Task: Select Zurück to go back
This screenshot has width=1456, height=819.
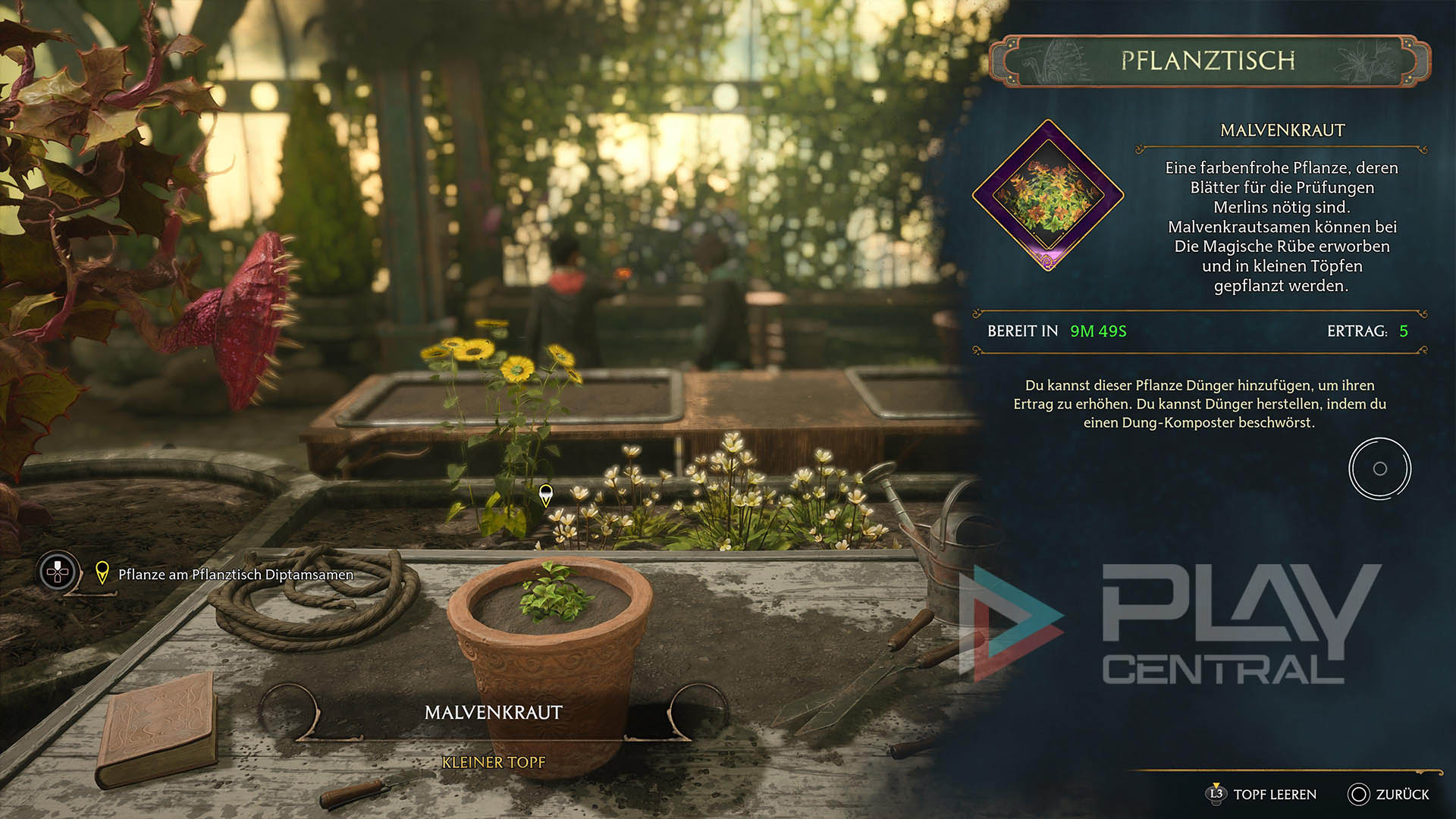Action: 1389,794
